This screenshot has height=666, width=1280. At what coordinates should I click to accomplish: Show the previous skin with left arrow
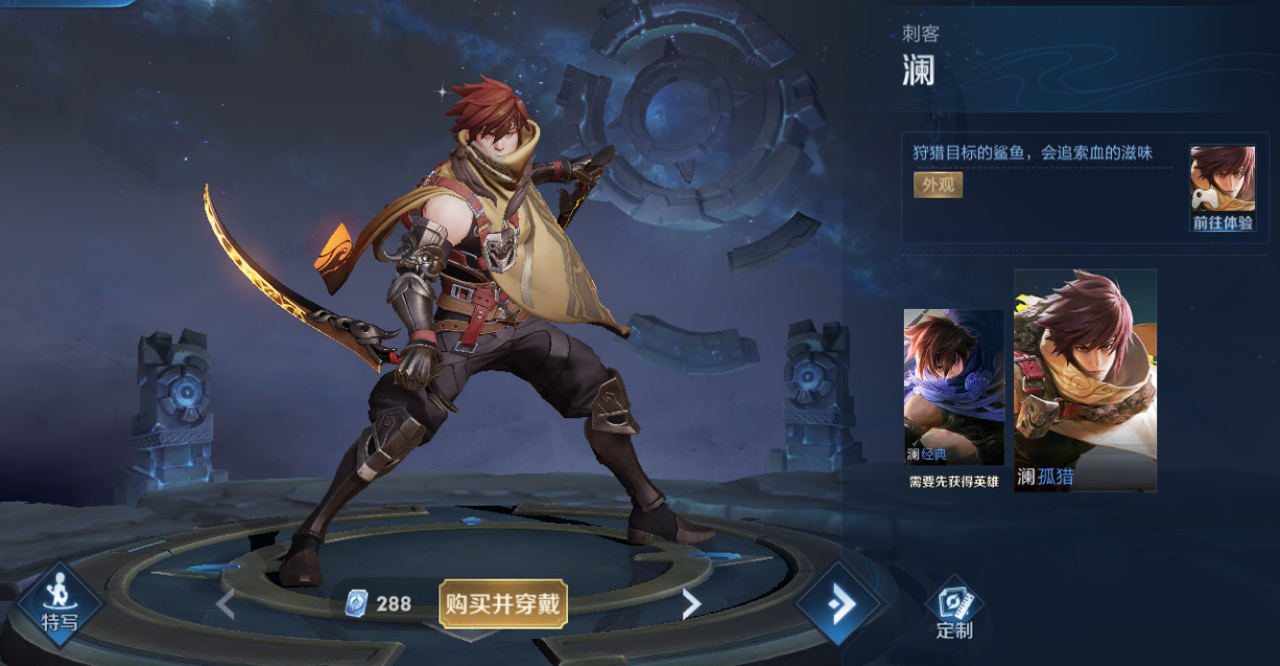(225, 603)
